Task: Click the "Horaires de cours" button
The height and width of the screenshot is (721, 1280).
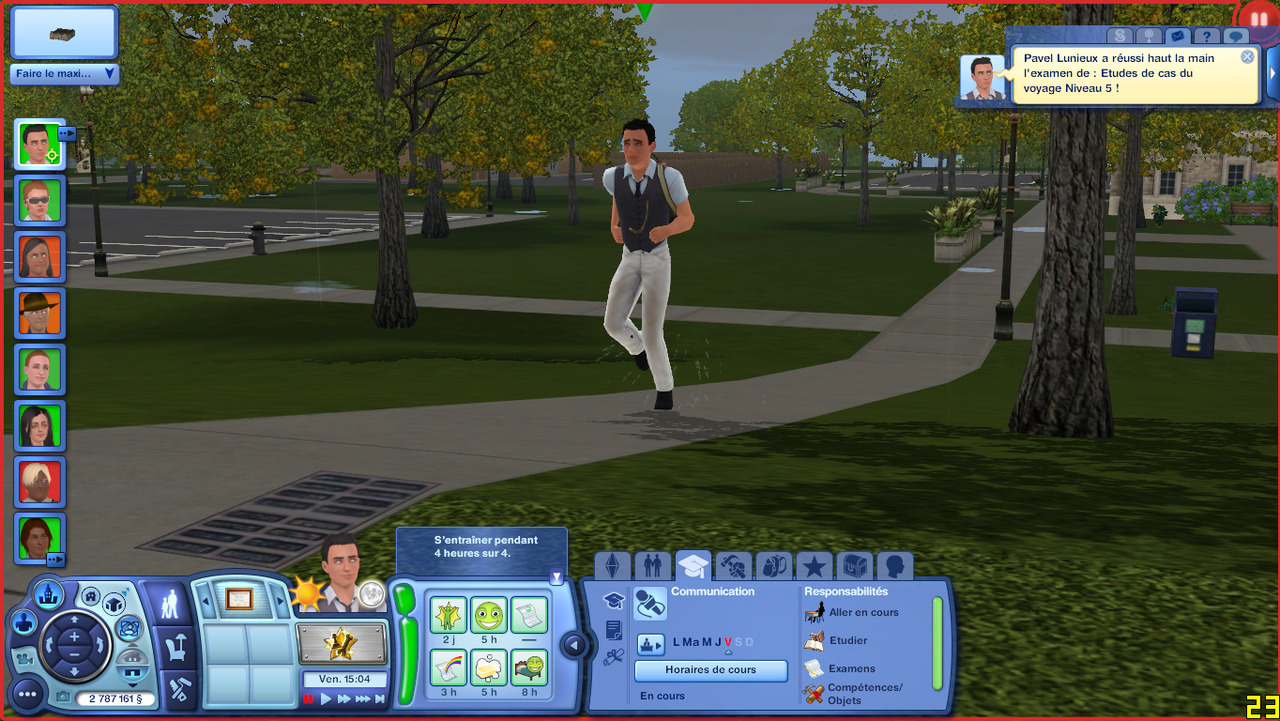Action: coord(711,670)
